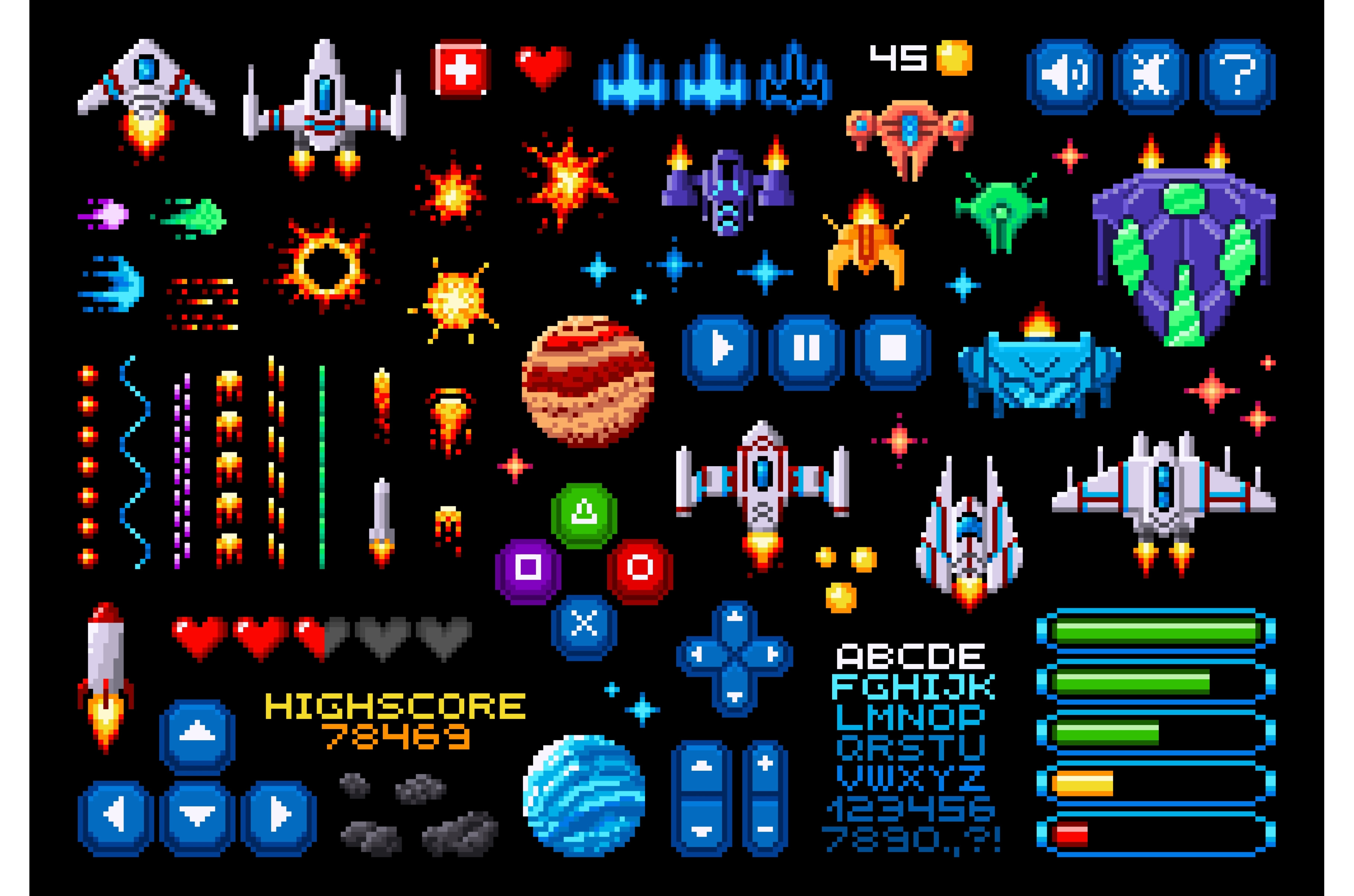Toggle the crossed-out mute button

click(1151, 76)
